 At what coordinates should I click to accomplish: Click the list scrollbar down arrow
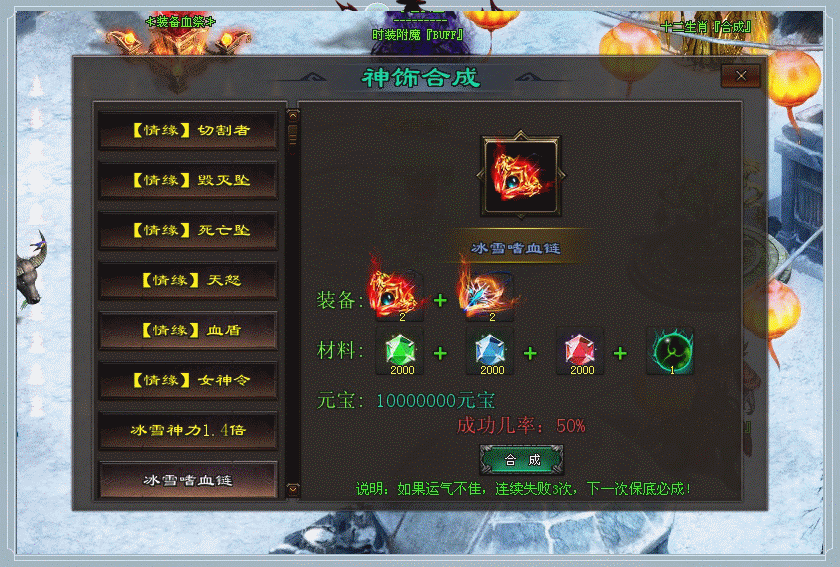pyautogui.click(x=293, y=489)
